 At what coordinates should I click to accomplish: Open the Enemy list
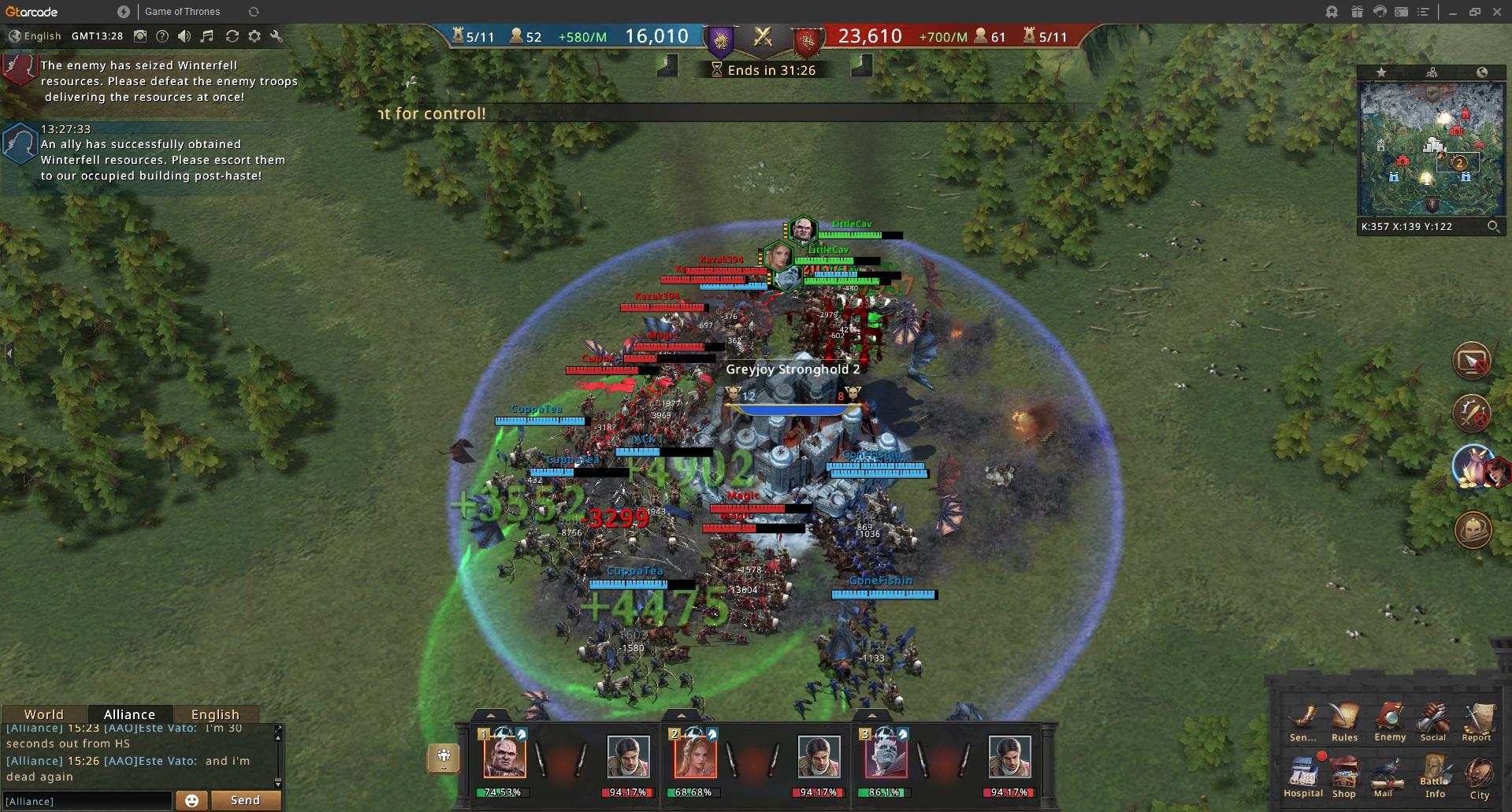pyautogui.click(x=1389, y=720)
